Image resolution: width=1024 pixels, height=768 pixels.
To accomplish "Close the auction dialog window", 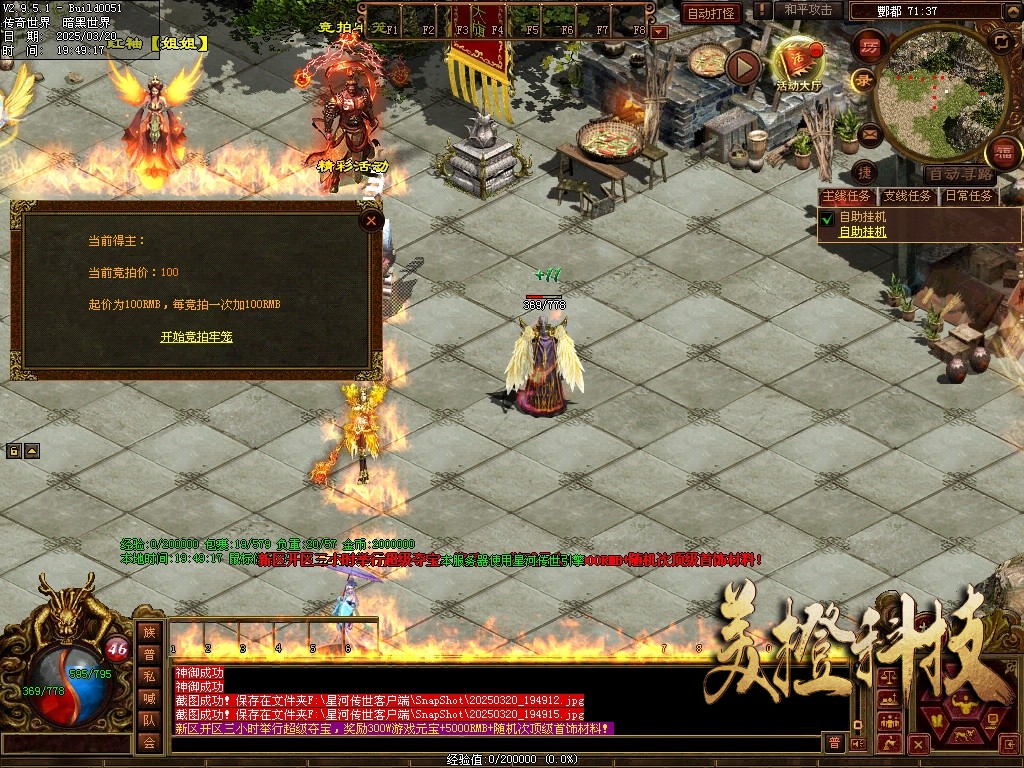I will coord(371,220).
